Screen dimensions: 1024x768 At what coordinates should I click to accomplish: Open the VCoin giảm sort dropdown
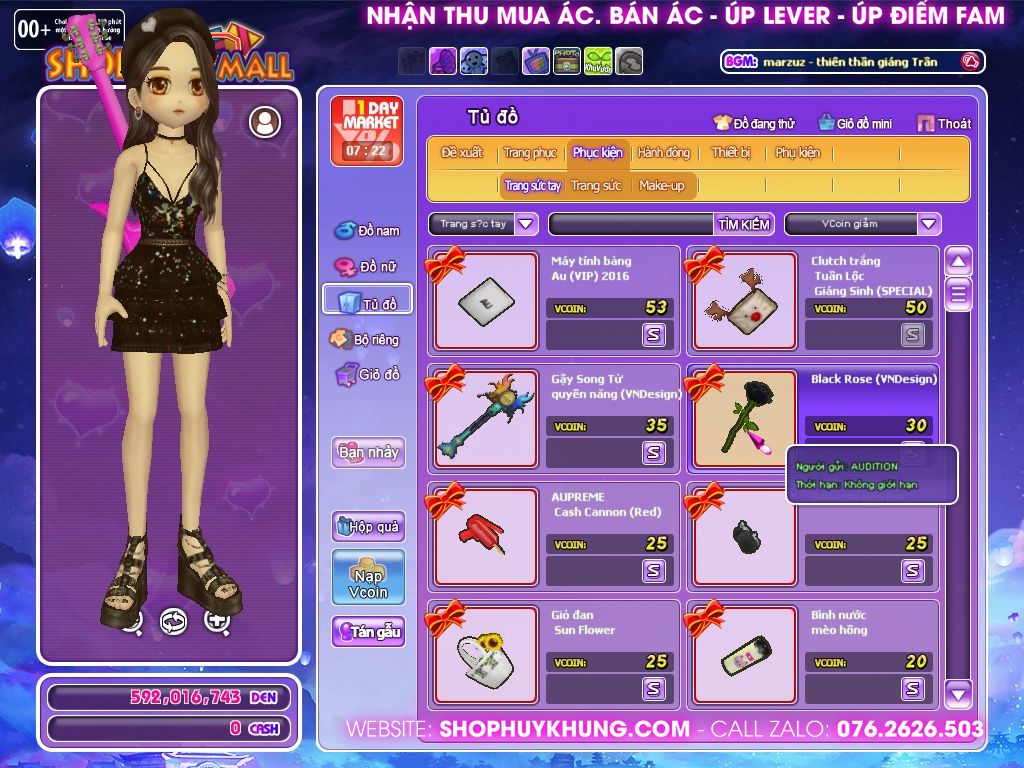tap(929, 224)
